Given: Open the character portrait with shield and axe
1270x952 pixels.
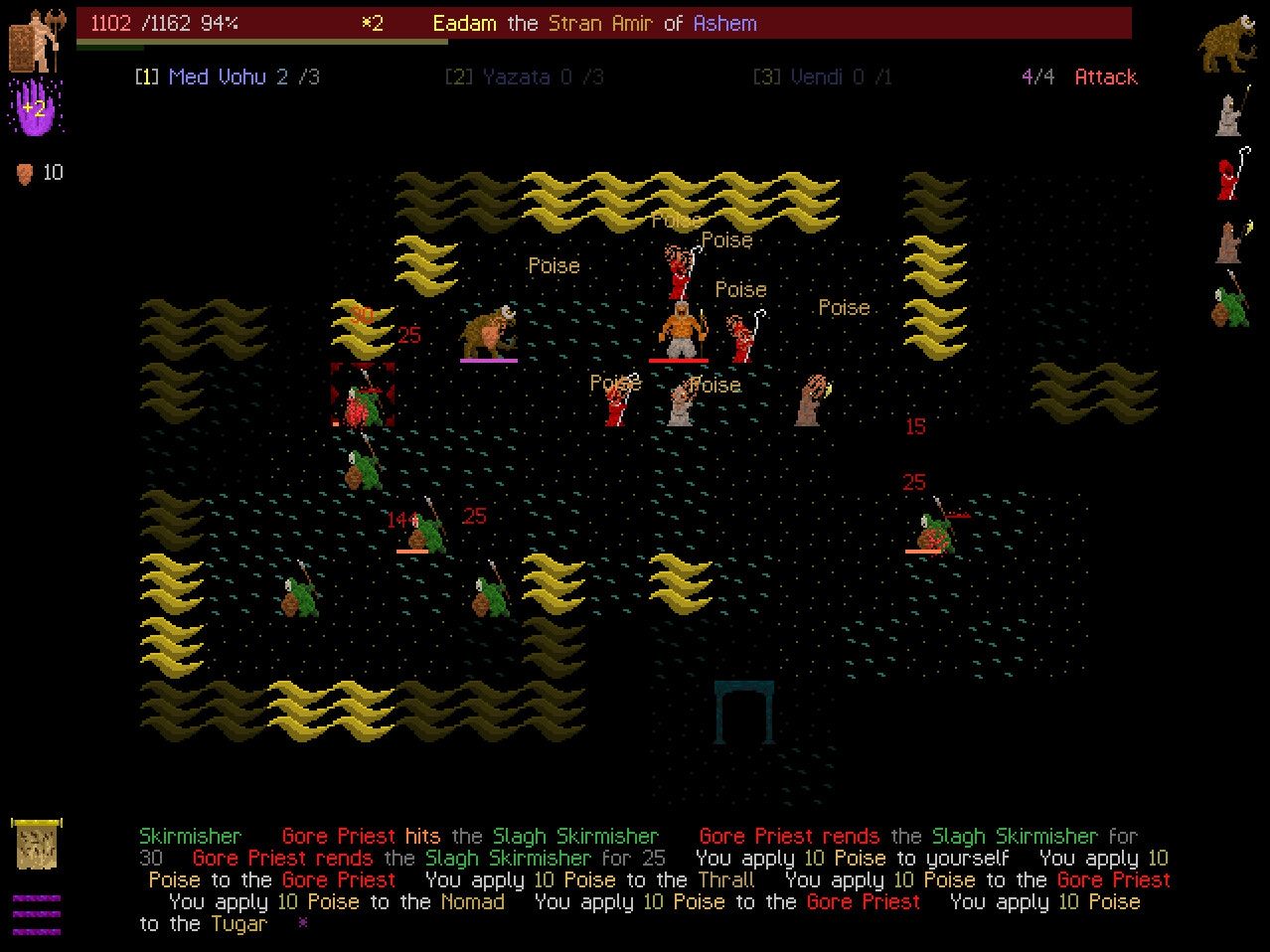Looking at the screenshot, I should click(37, 40).
